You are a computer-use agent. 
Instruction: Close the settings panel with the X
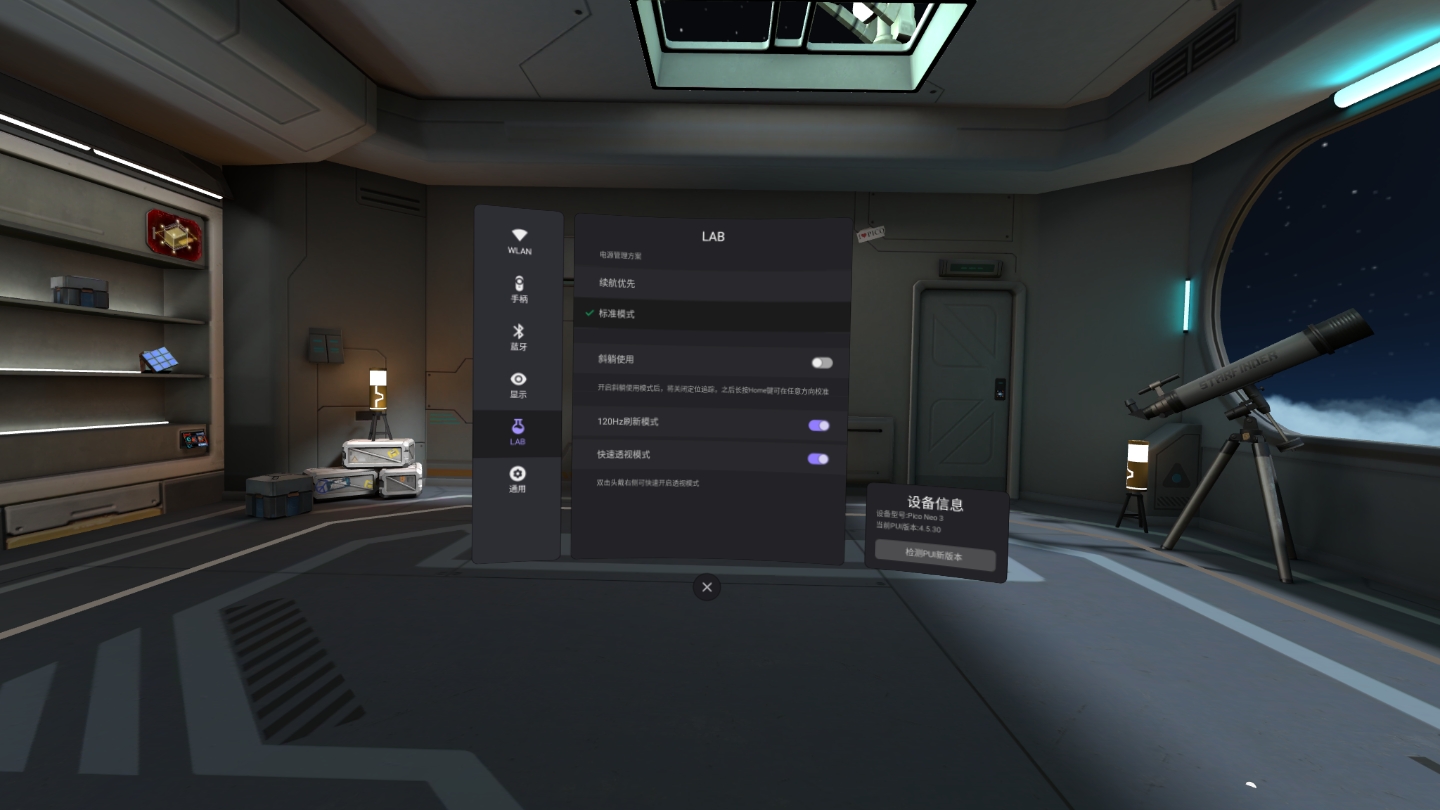[x=707, y=587]
